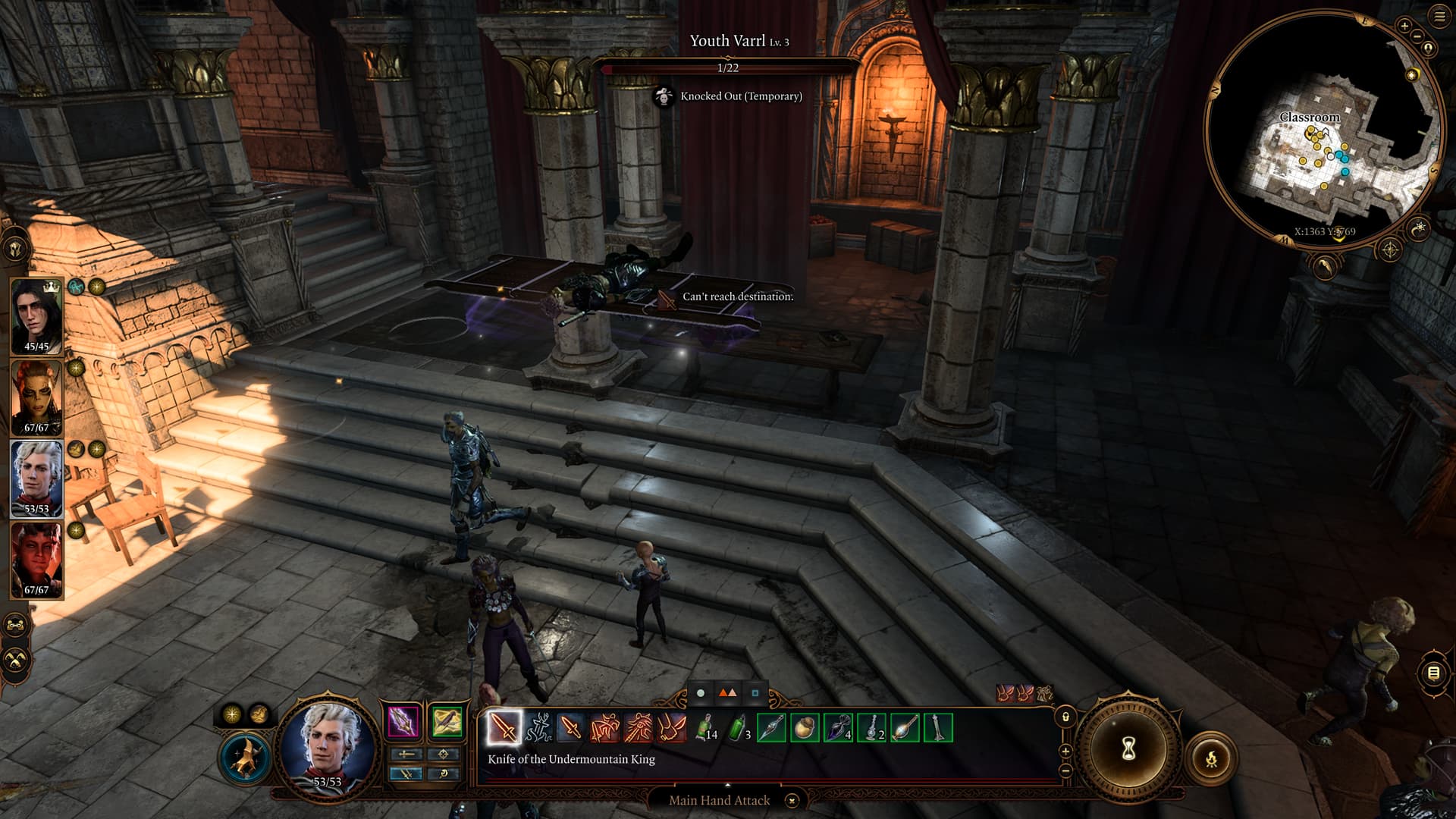Use the green potion stack of 14
Image resolution: width=1456 pixels, height=819 pixels.
click(705, 729)
